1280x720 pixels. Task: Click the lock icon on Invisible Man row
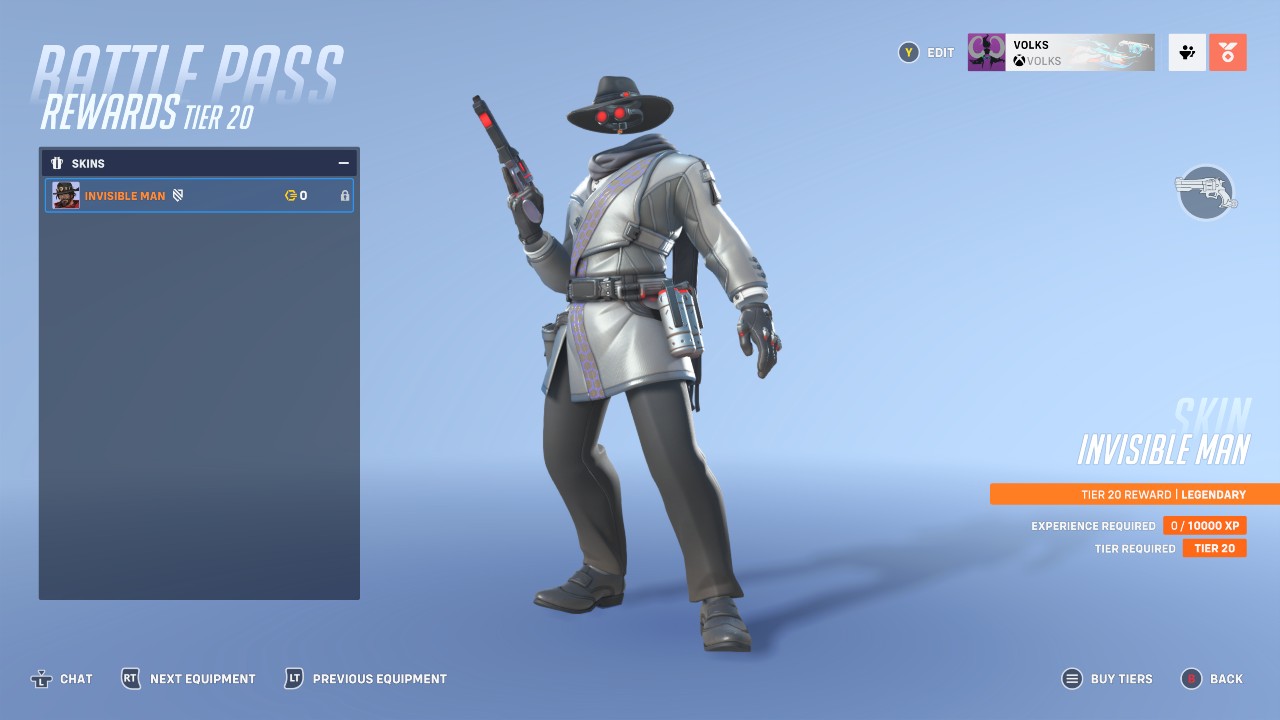[x=344, y=195]
